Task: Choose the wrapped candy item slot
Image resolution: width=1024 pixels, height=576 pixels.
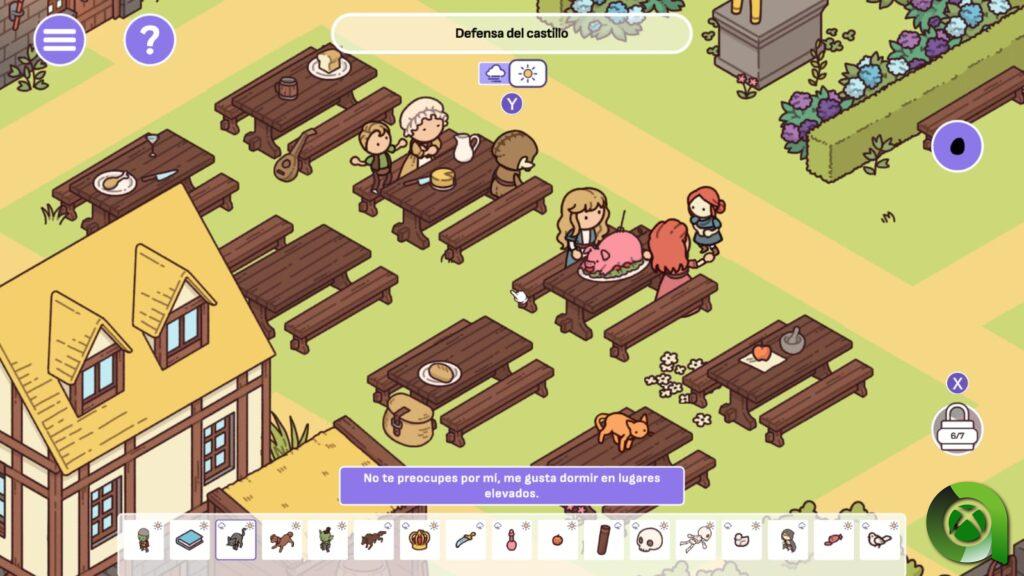Action: (834, 540)
